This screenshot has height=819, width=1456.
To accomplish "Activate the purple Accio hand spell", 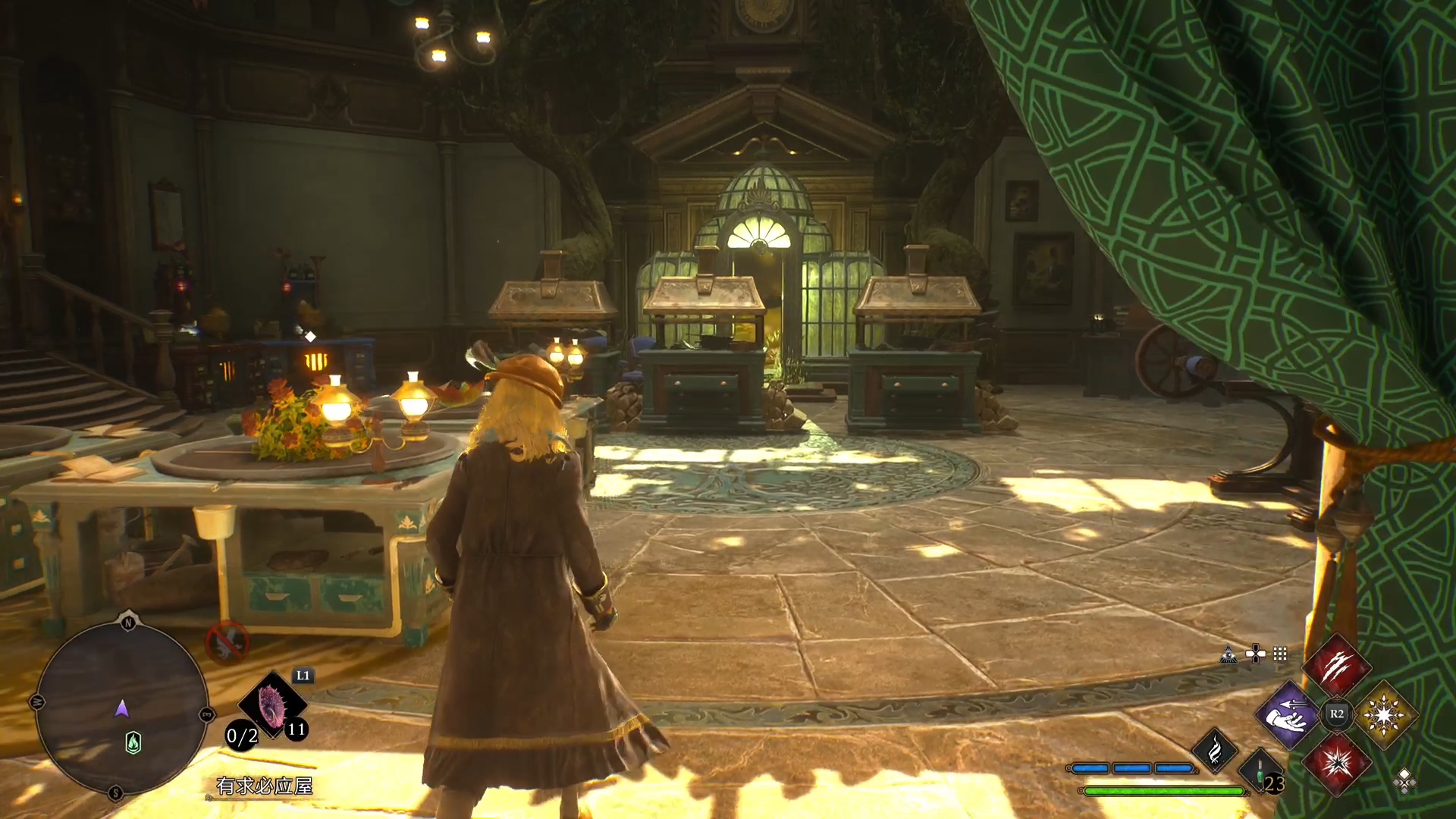I will [1288, 714].
